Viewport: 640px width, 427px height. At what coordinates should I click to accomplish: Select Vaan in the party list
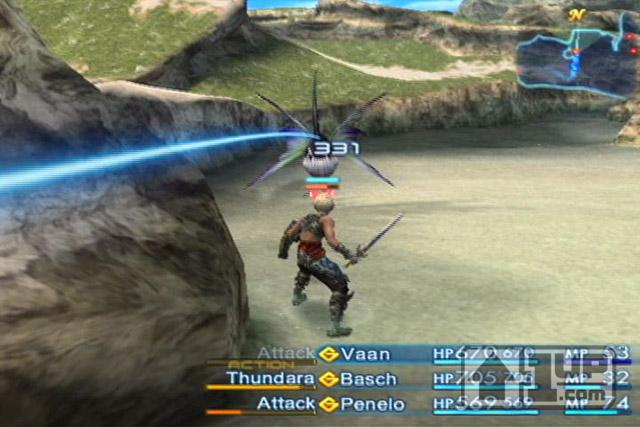365,354
